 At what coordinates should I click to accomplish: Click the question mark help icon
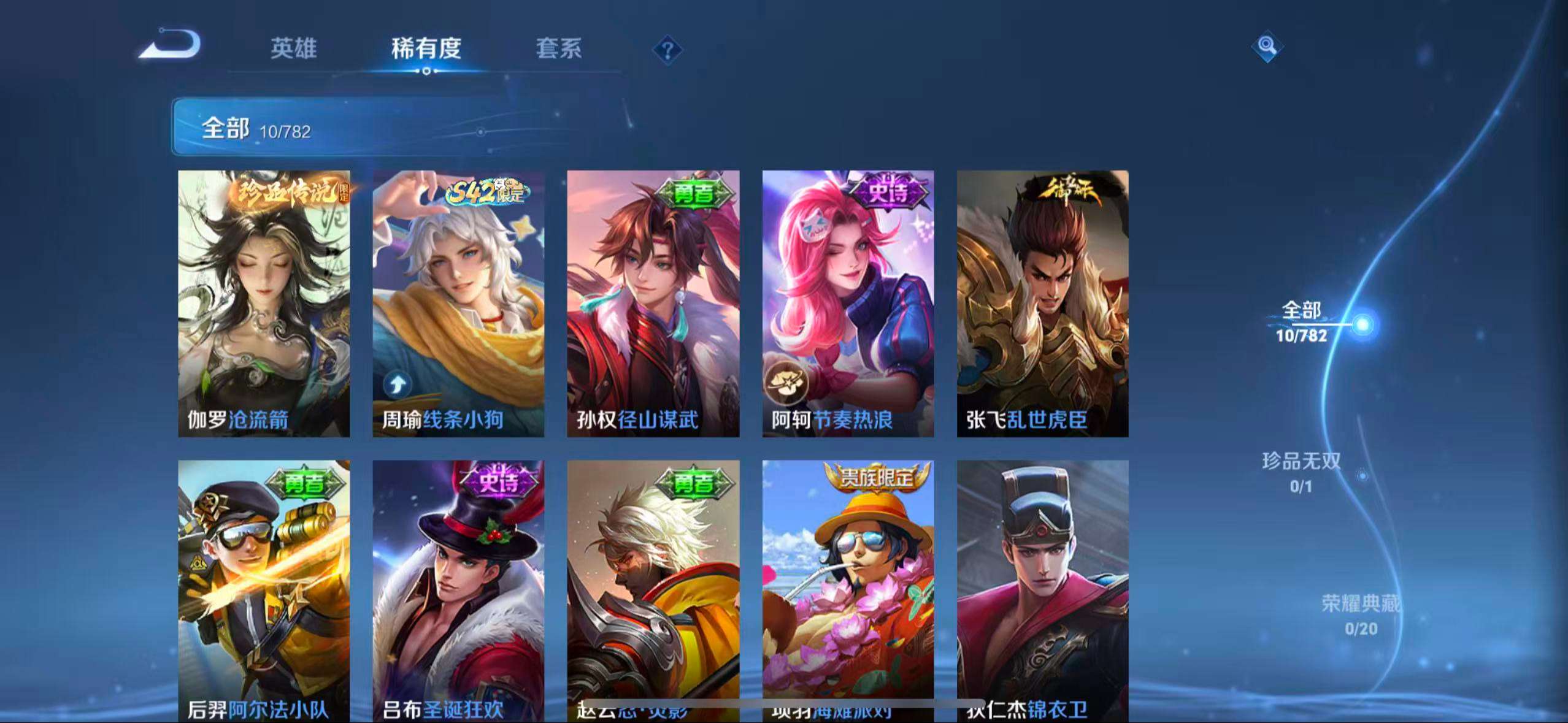pos(666,49)
